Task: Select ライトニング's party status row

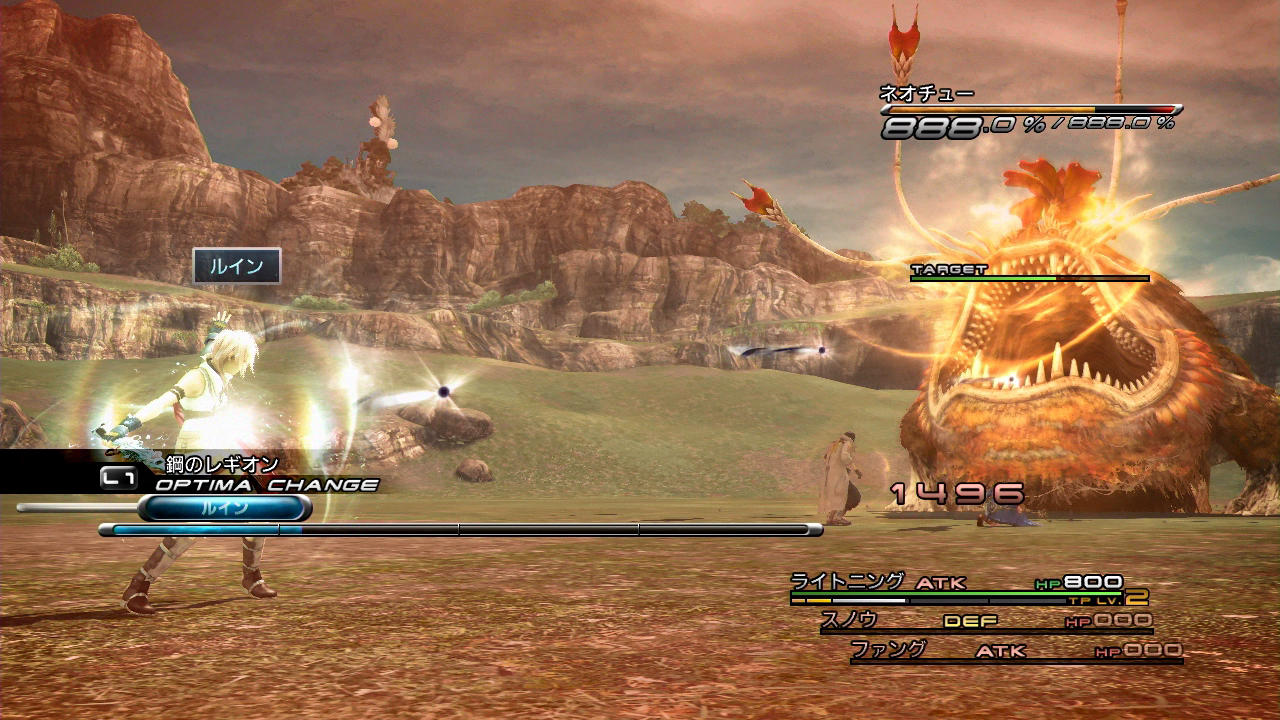Action: (968, 588)
